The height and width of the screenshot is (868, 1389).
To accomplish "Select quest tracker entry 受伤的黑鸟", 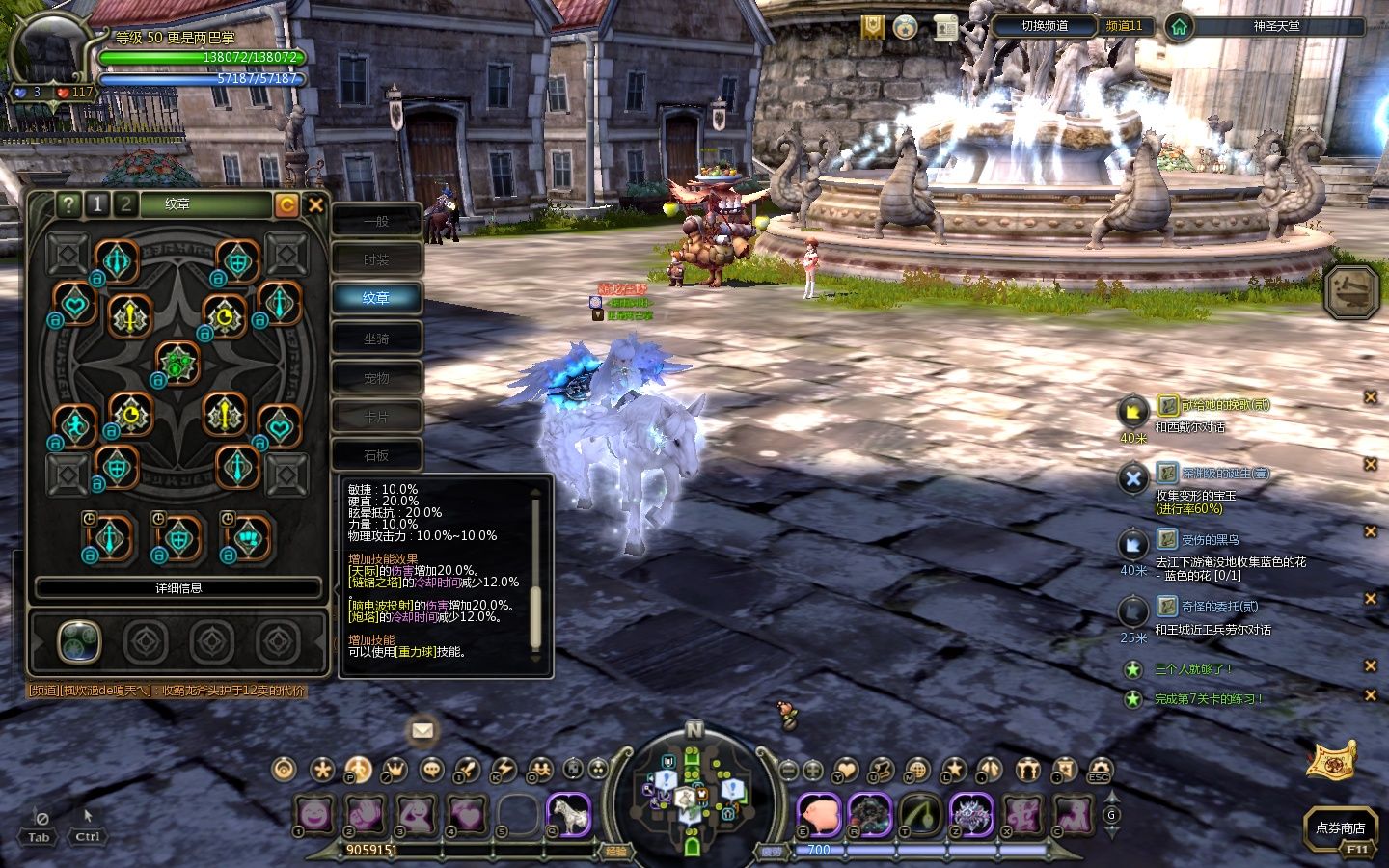I will click(1210, 540).
